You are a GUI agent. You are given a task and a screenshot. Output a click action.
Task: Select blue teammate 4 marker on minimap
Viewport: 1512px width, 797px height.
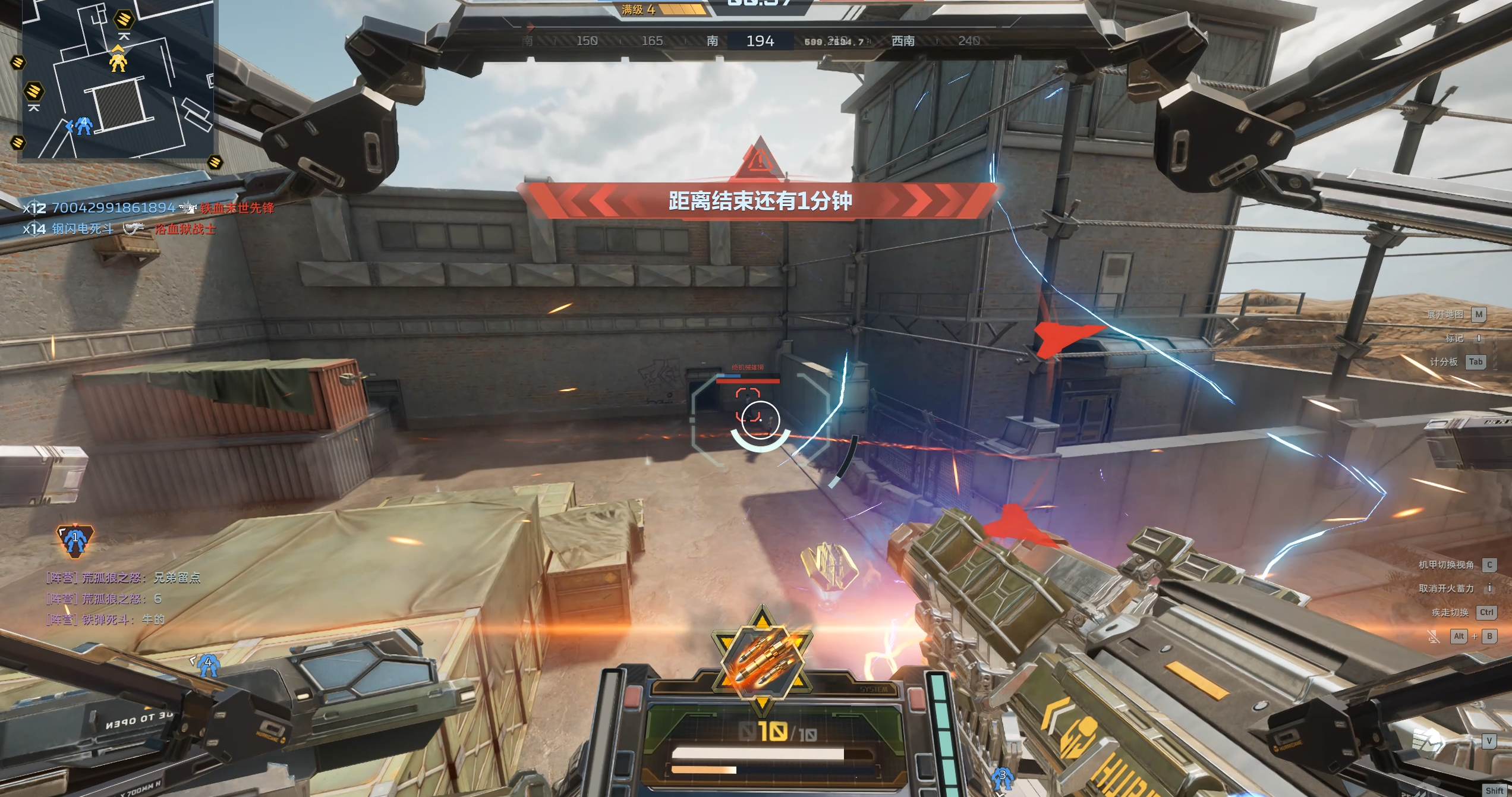click(x=83, y=125)
